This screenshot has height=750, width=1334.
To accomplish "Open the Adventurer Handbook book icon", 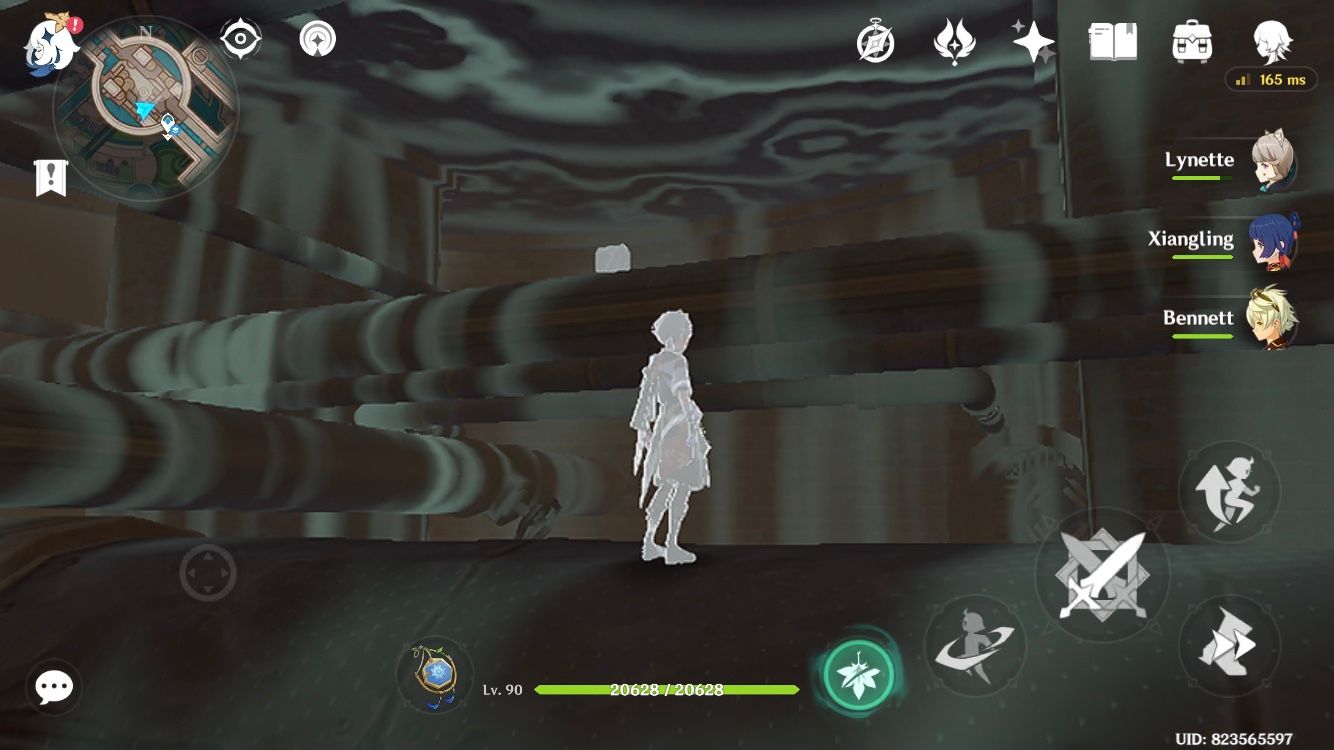I will point(1112,42).
